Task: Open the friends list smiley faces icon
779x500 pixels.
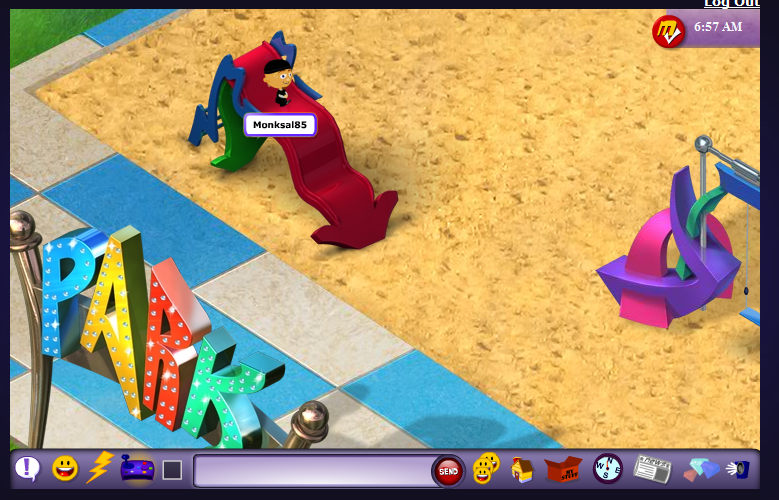Action: click(486, 468)
